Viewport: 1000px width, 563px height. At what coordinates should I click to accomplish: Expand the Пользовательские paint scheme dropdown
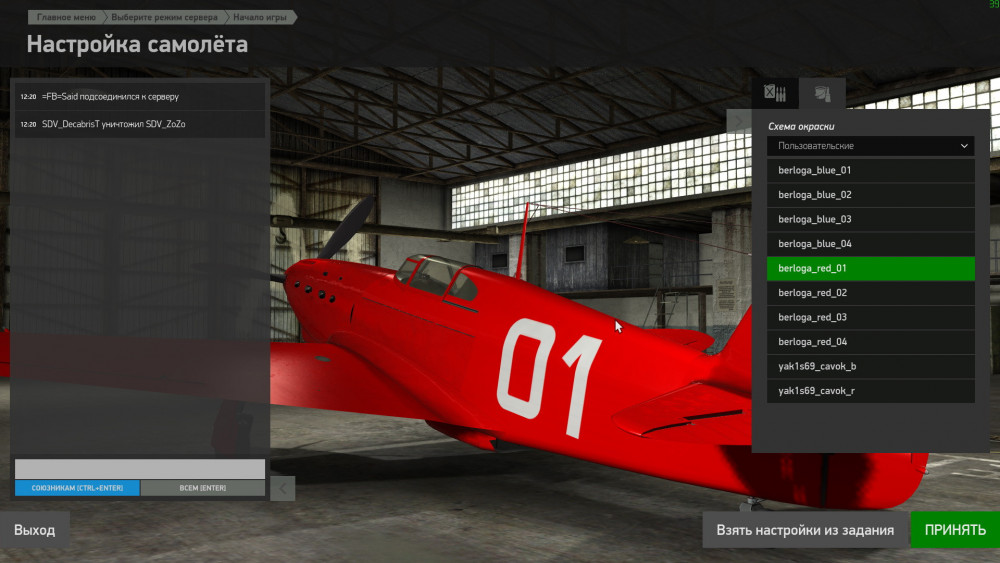pyautogui.click(x=870, y=146)
